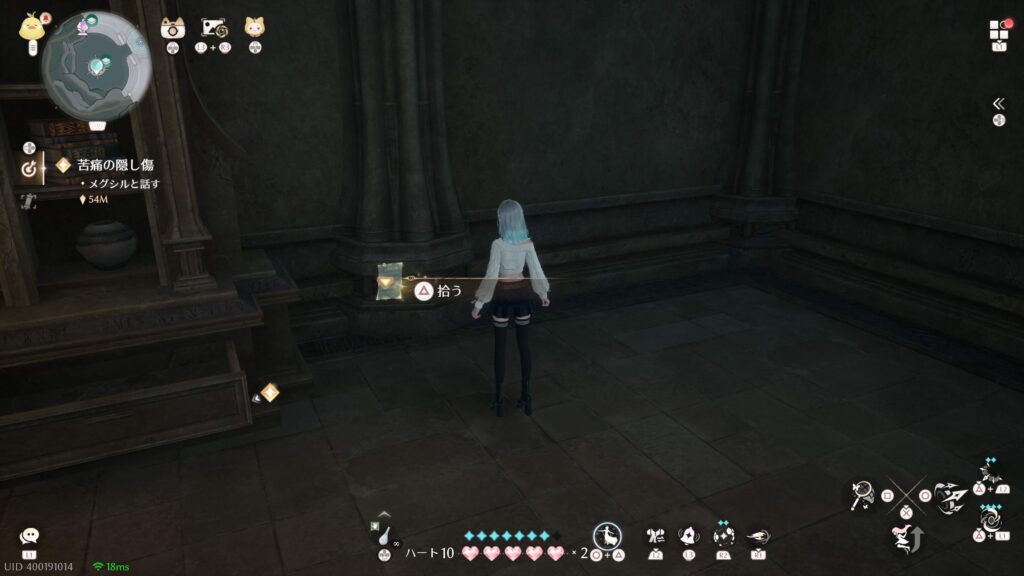
Task: Use the butterfly outfit ability icon
Action: point(655,536)
